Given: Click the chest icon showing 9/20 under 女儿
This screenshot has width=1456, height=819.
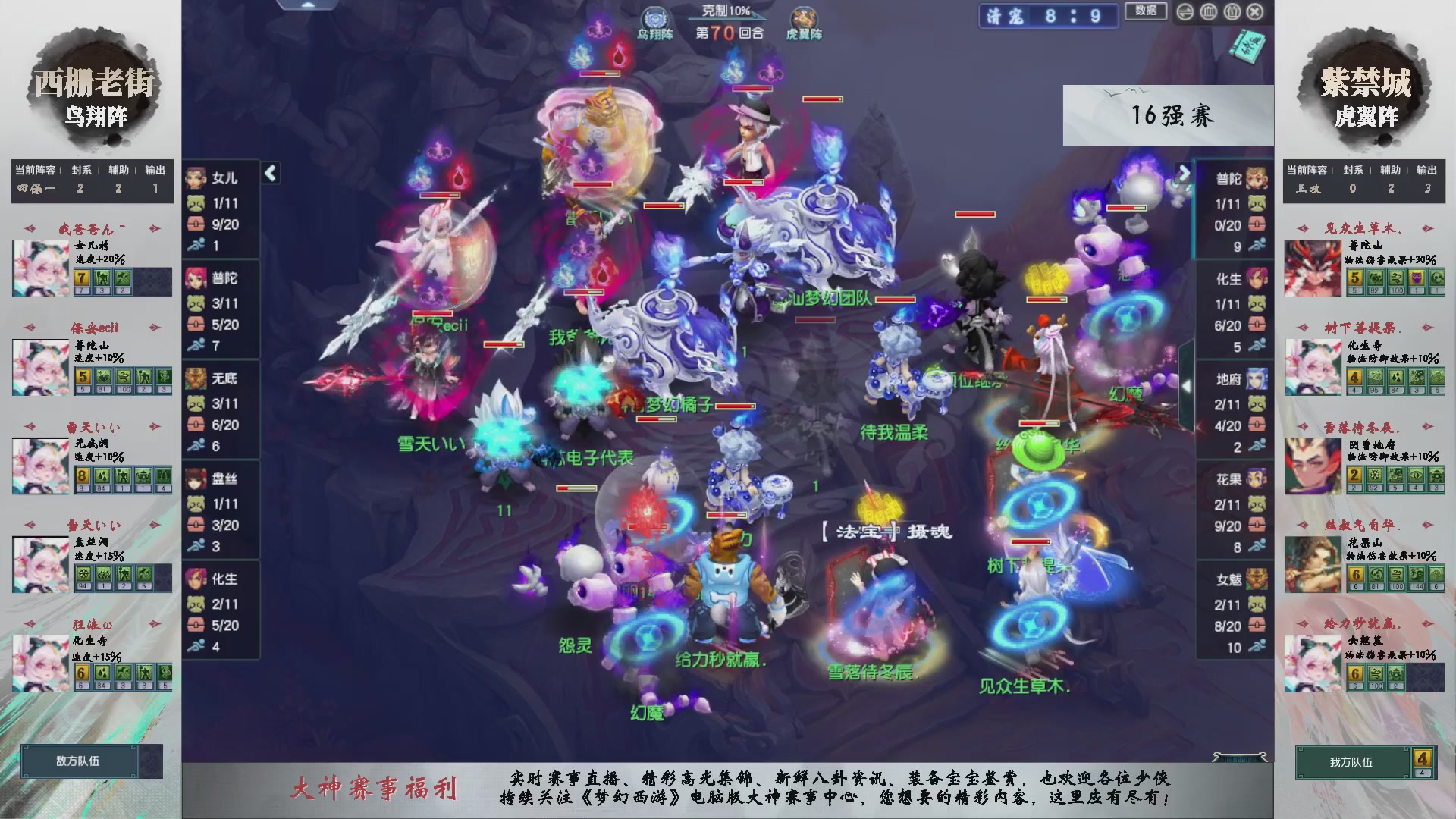Looking at the screenshot, I should coord(196,224).
